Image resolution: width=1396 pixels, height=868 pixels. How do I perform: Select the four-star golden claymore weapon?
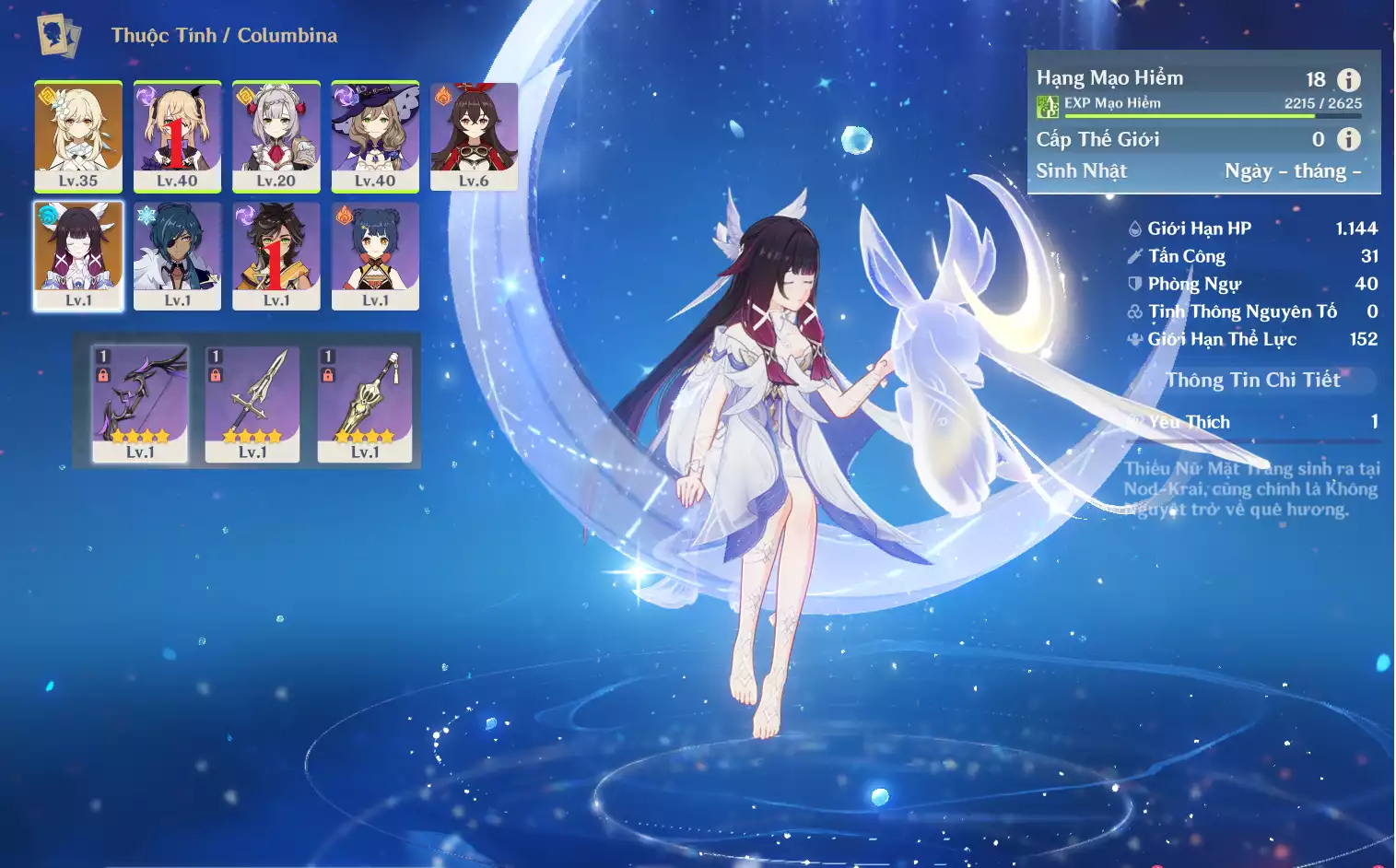(365, 404)
